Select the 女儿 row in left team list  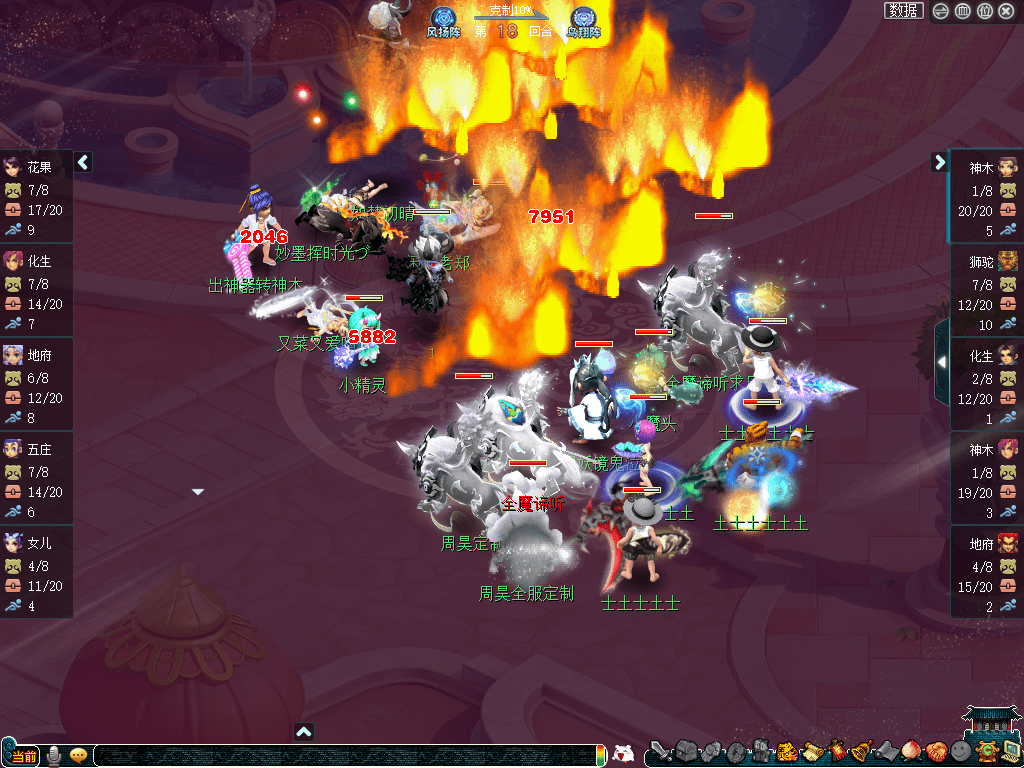[x=36, y=574]
